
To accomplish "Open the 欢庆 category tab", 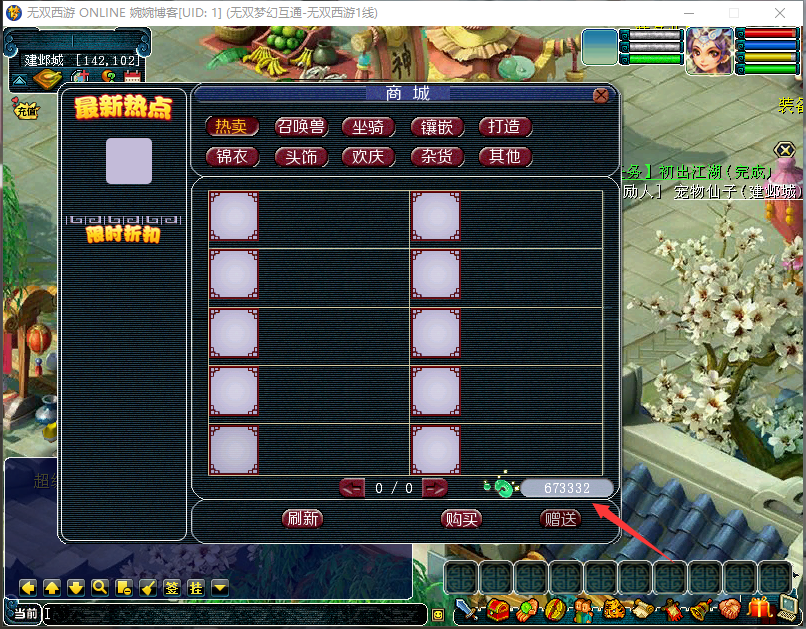I will tap(369, 157).
